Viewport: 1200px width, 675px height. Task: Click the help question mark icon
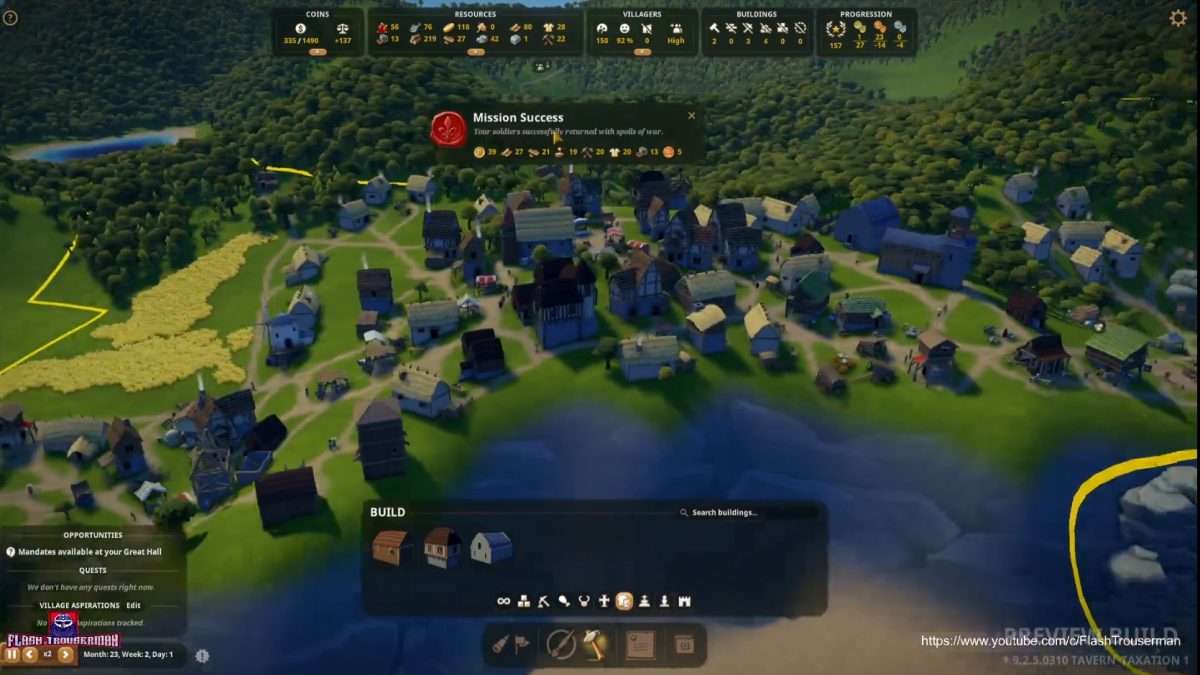[10, 18]
